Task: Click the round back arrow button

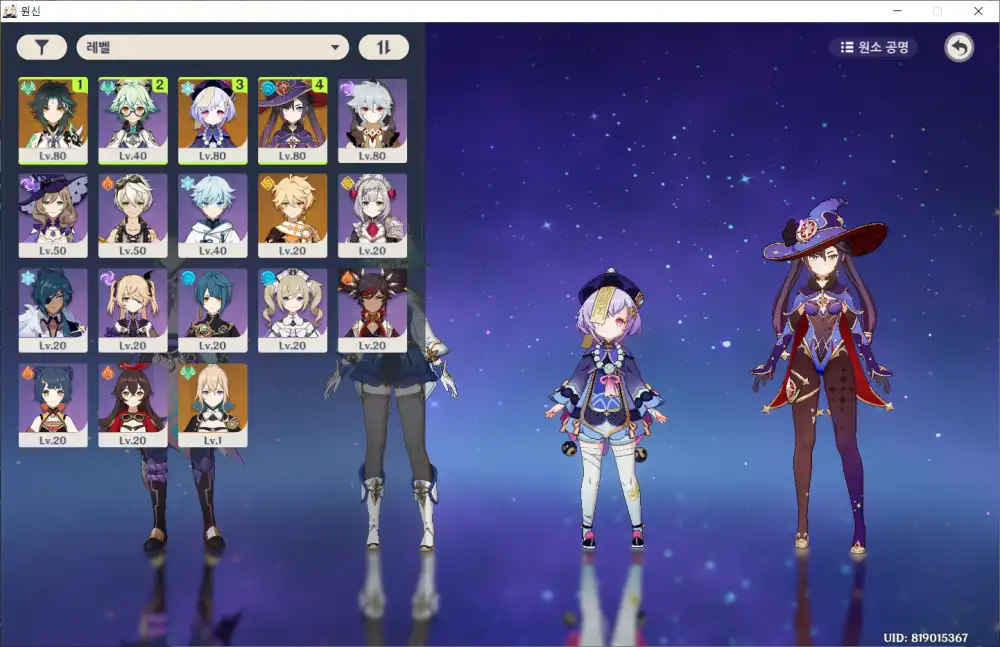Action: point(959,47)
